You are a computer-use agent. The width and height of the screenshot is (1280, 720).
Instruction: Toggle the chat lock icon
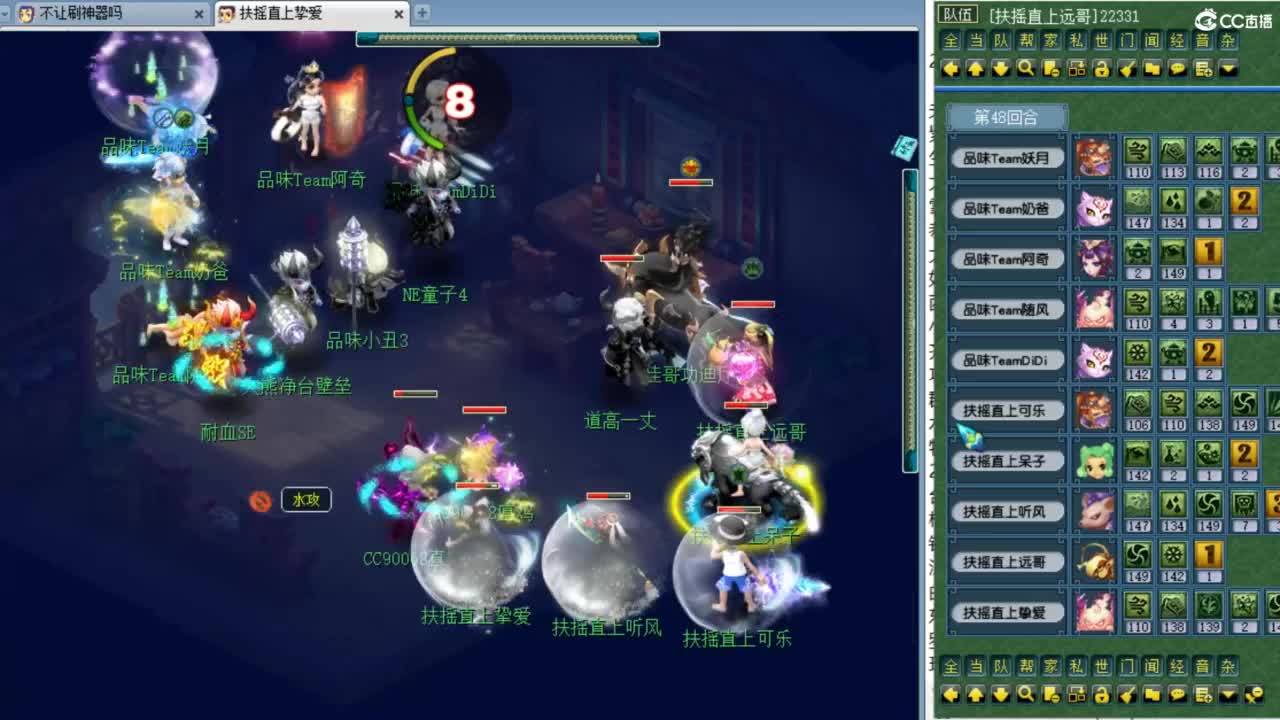pyautogui.click(x=1104, y=68)
